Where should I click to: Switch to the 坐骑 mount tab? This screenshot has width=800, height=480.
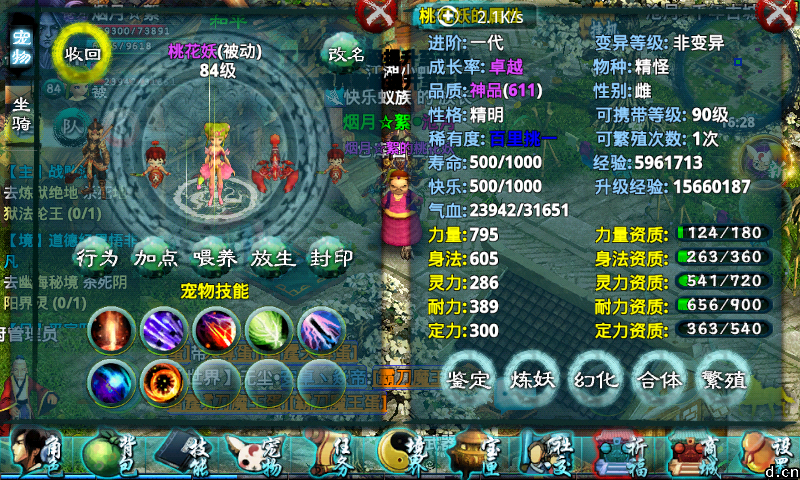[x=21, y=114]
